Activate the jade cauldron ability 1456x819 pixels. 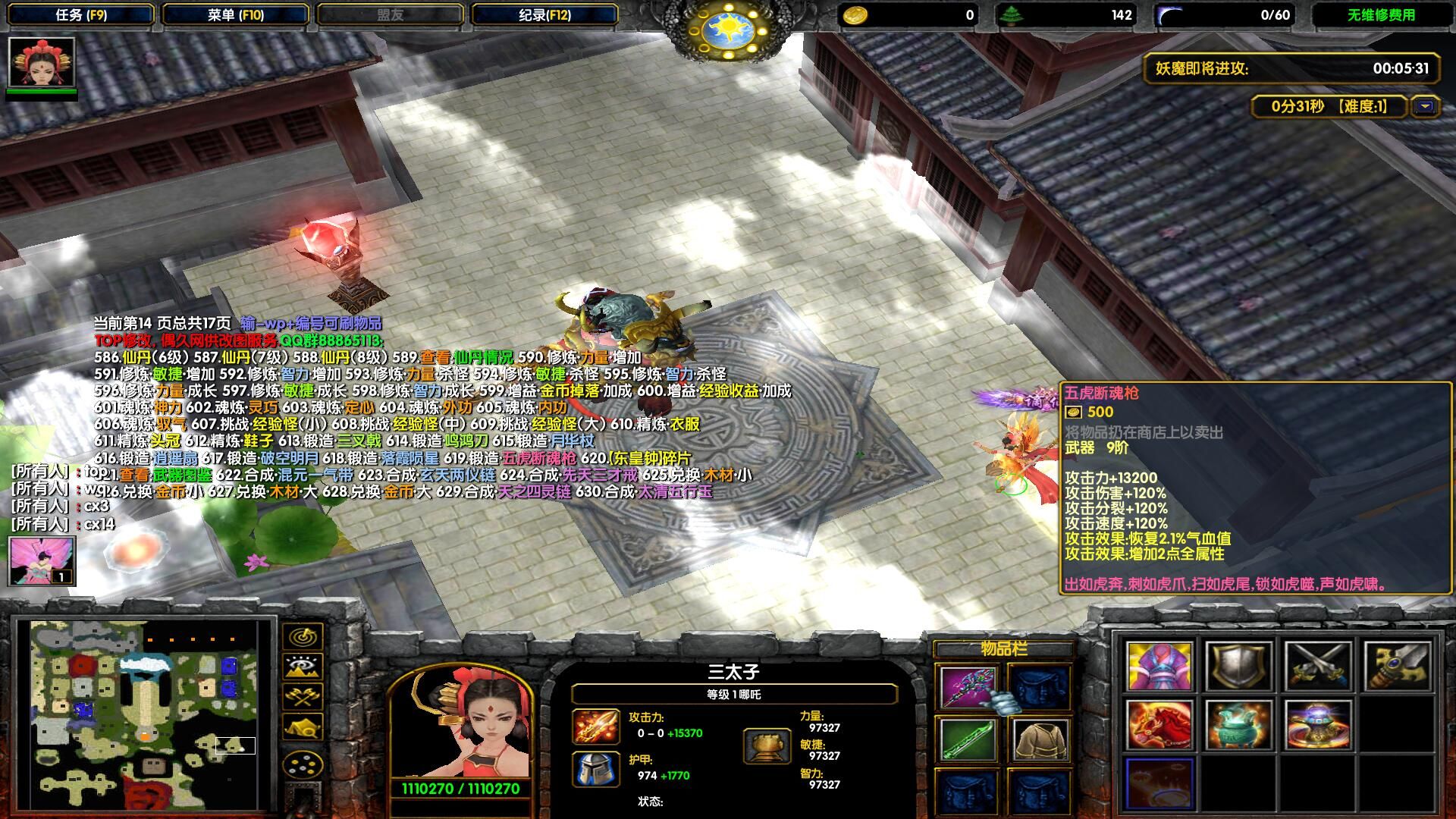coord(1238,725)
